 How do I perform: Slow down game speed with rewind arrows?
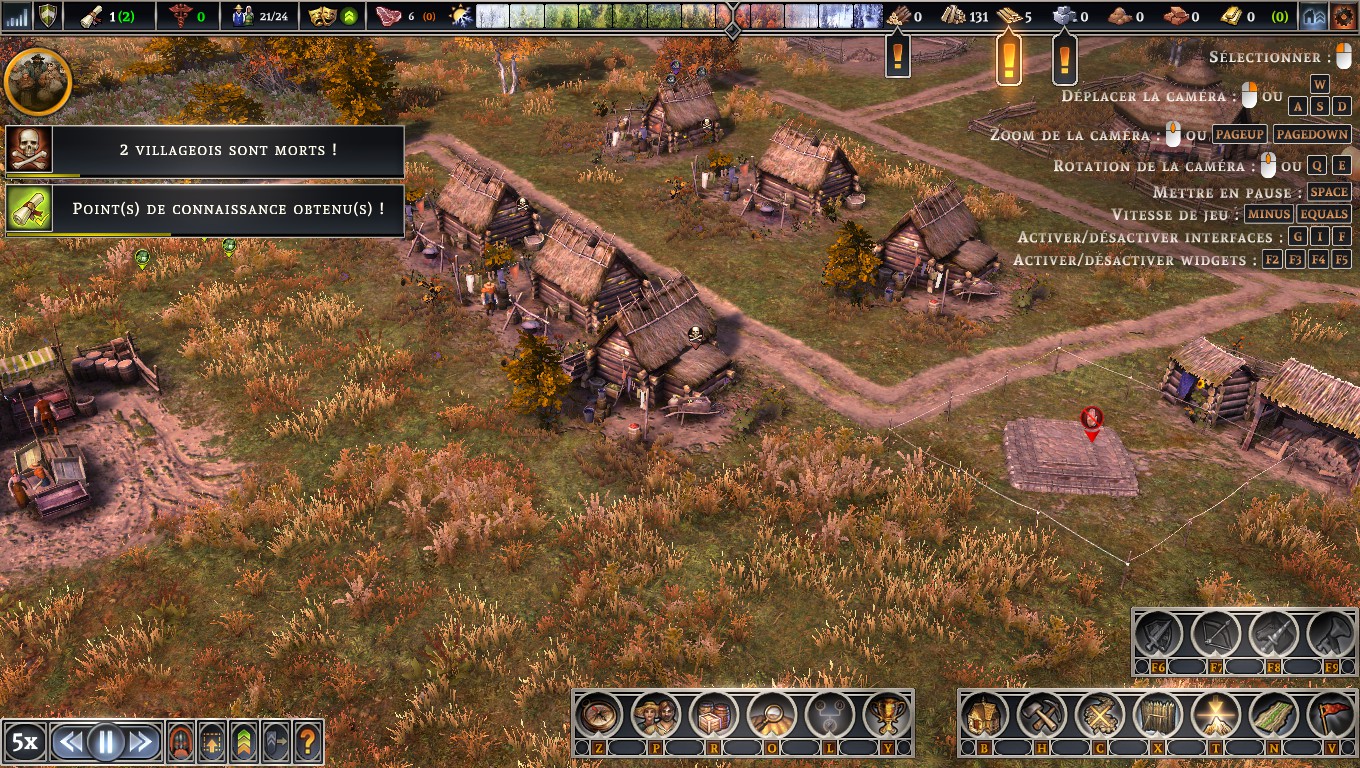tap(70, 741)
